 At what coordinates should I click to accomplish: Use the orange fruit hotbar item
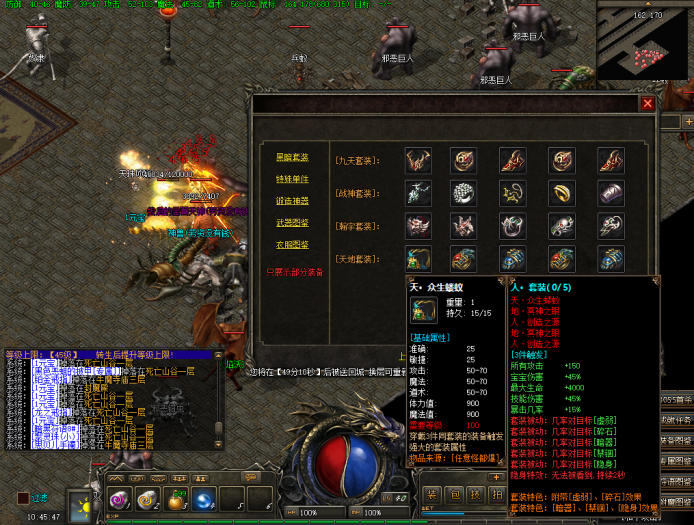point(175,499)
